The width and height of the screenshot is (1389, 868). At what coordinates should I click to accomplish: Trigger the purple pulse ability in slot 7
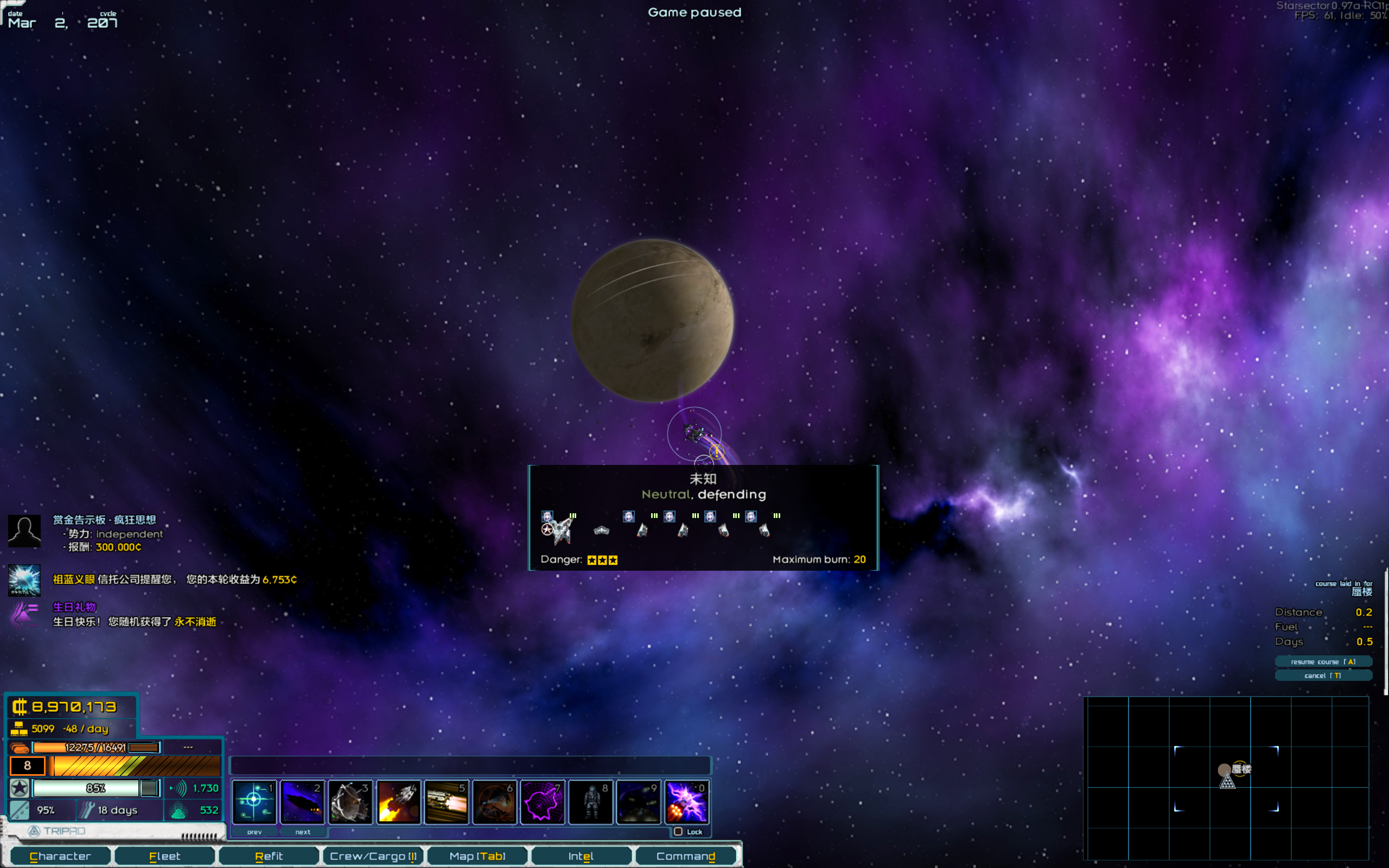(543, 801)
